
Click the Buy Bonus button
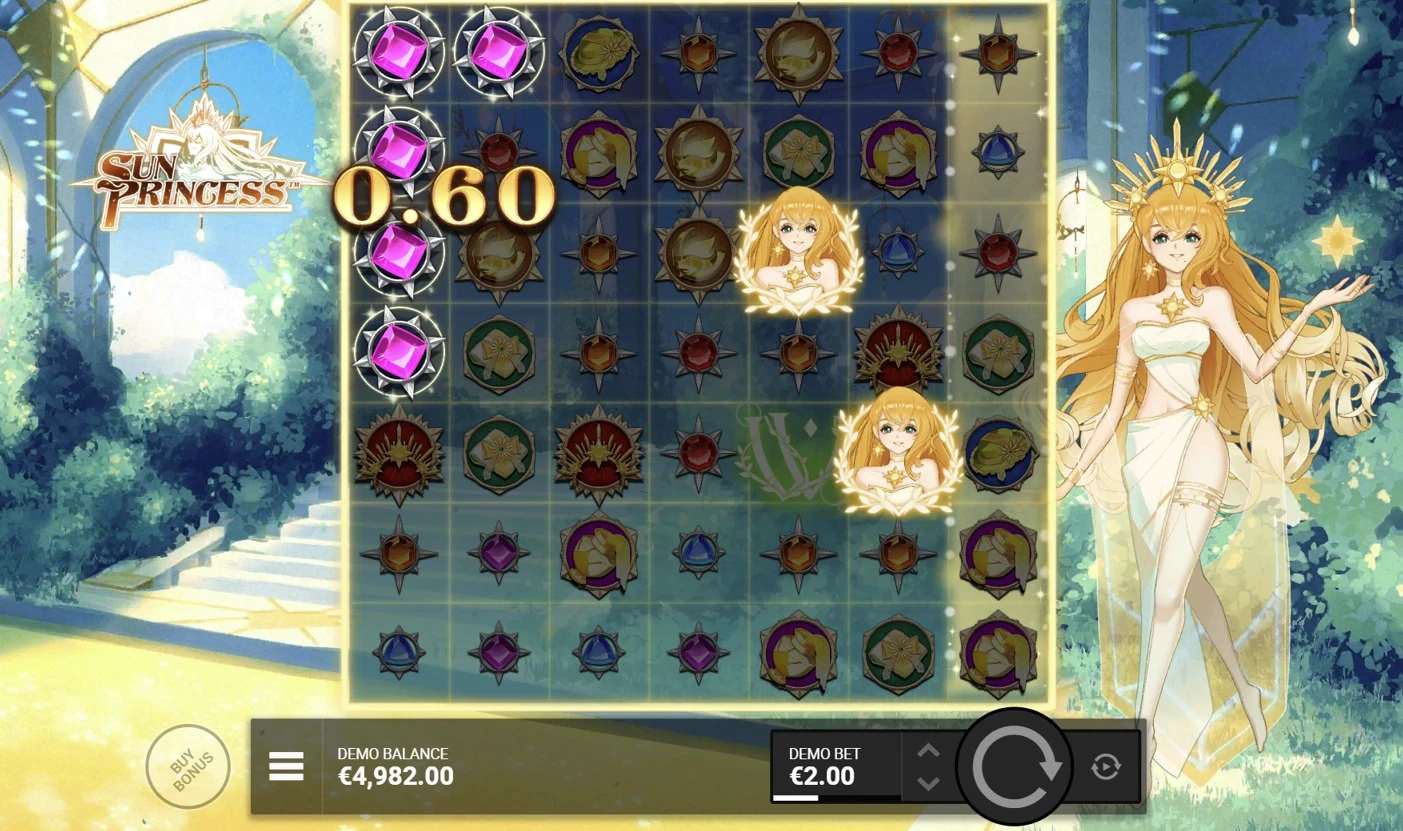[x=188, y=766]
